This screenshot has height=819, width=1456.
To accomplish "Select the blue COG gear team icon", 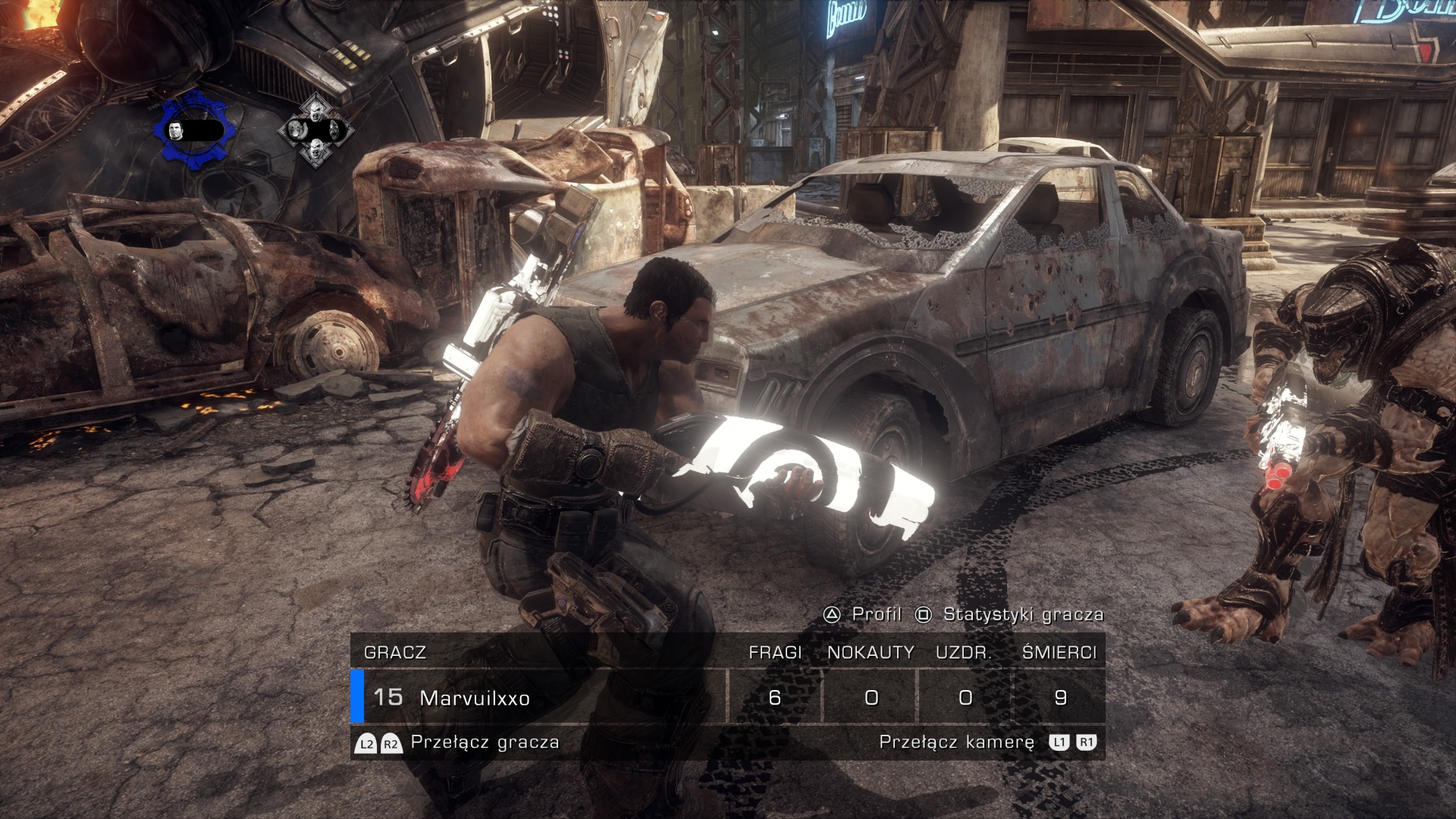I will coord(190,131).
